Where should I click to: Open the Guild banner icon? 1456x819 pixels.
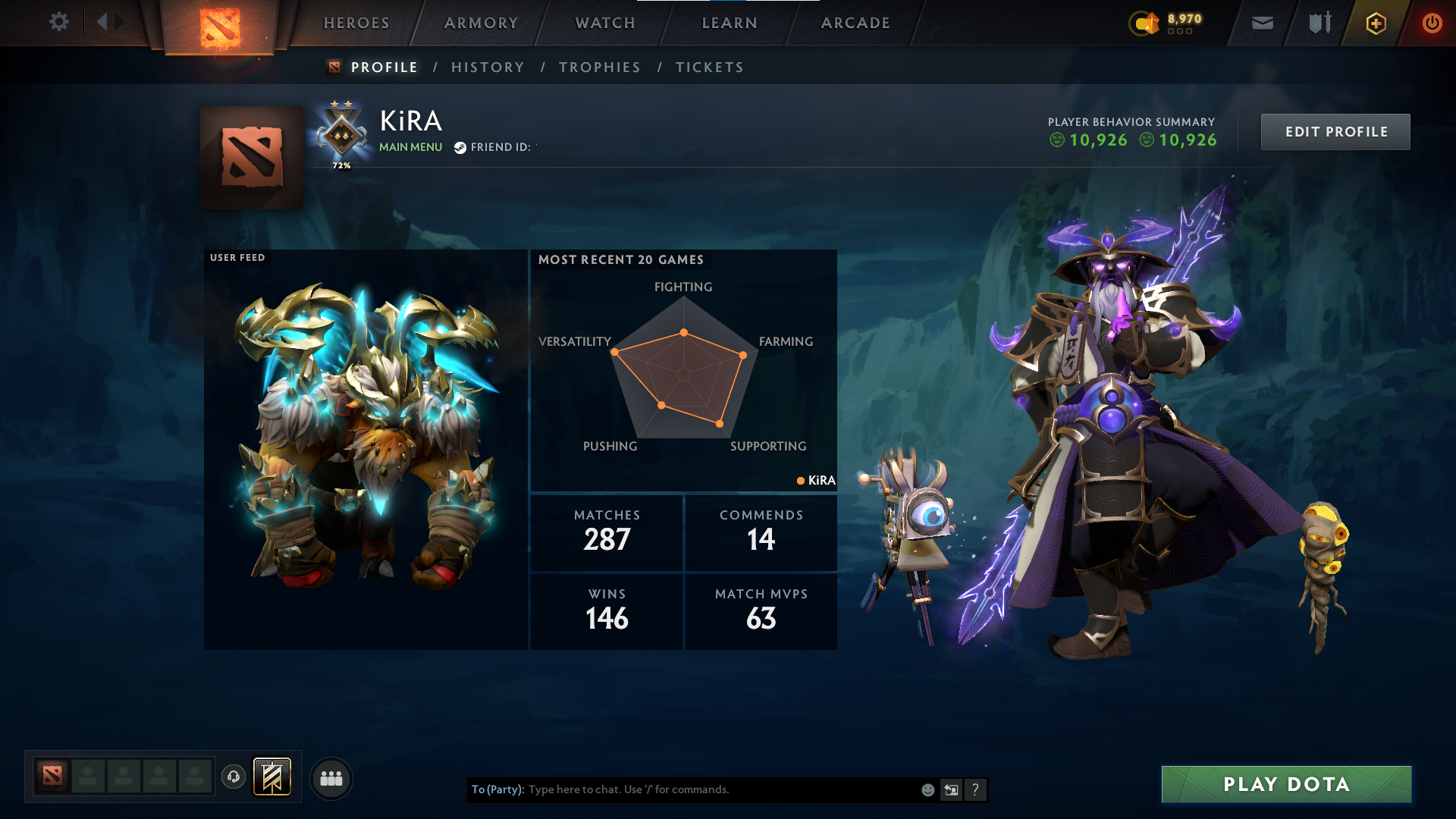pyautogui.click(x=272, y=777)
